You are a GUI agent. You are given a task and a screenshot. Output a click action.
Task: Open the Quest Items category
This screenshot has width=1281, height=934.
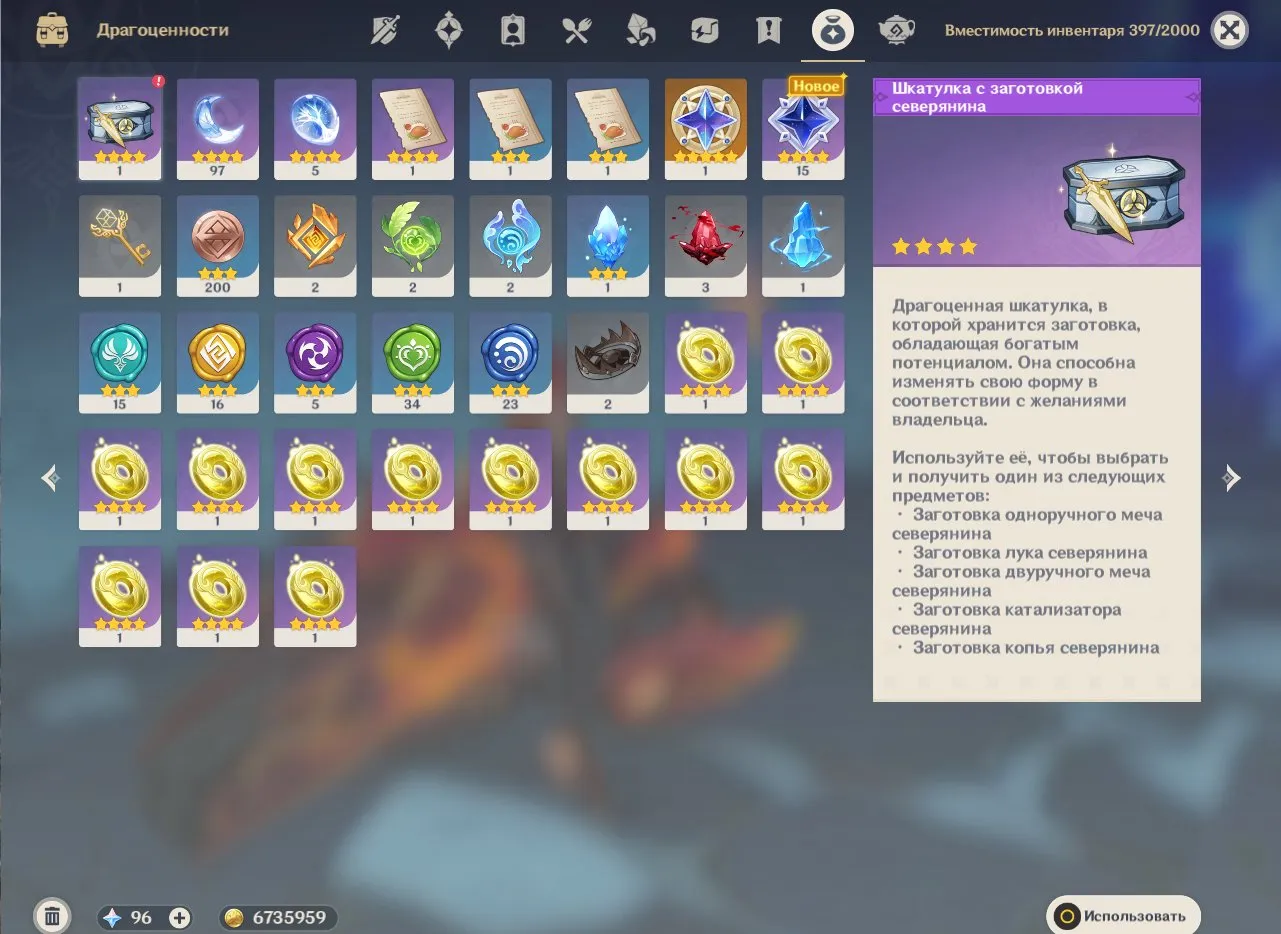point(767,29)
